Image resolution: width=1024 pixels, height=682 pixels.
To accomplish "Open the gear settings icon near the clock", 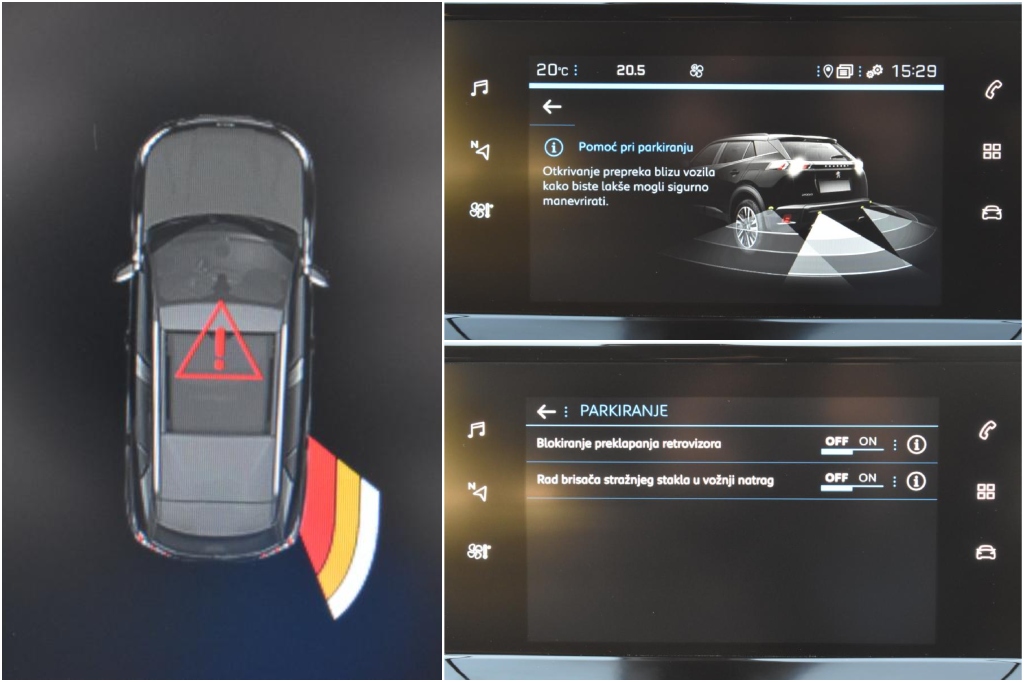I will pos(874,71).
